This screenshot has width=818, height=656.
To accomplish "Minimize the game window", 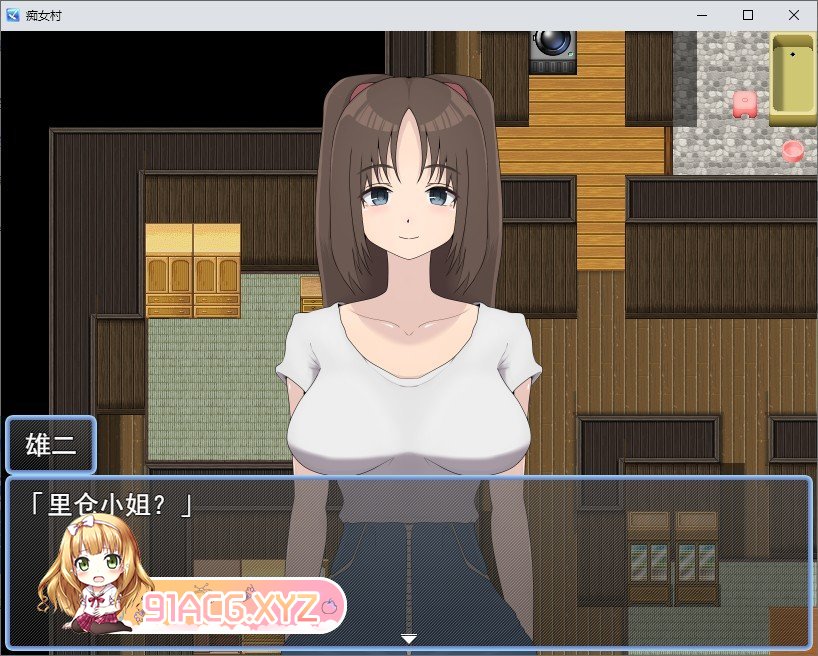I will click(702, 15).
